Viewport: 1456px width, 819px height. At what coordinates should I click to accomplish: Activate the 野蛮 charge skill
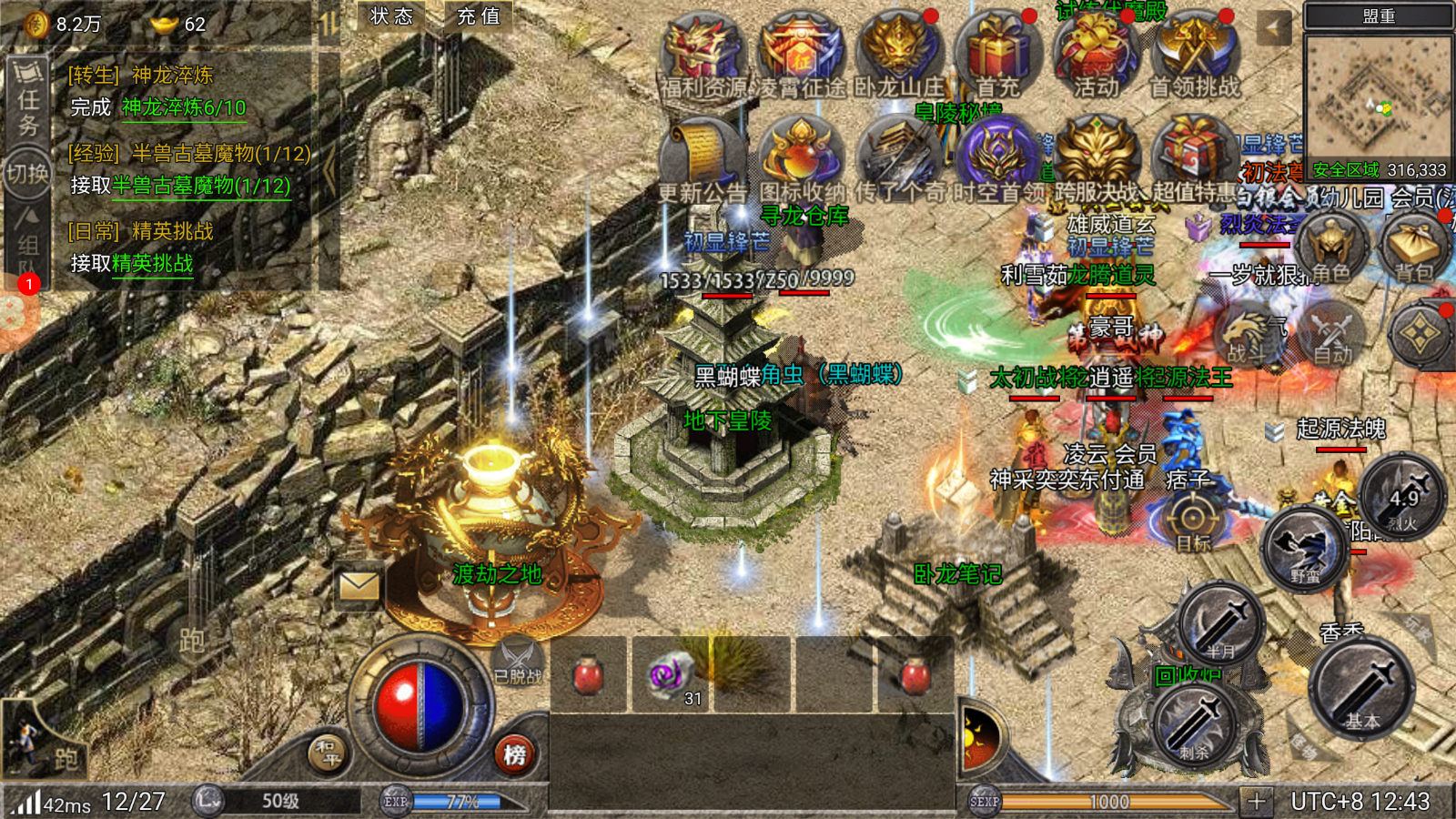click(1305, 548)
